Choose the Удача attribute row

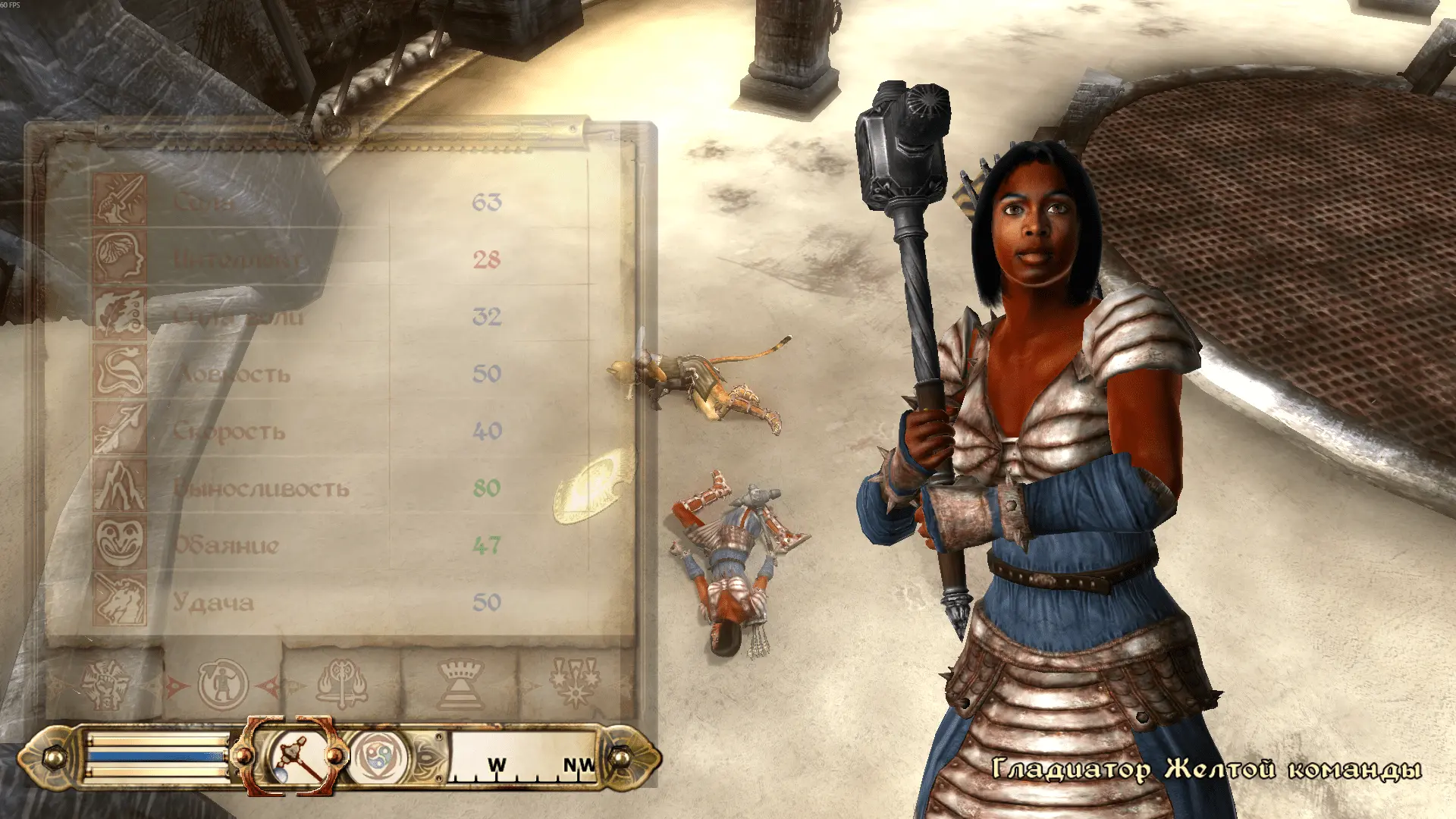(341, 603)
